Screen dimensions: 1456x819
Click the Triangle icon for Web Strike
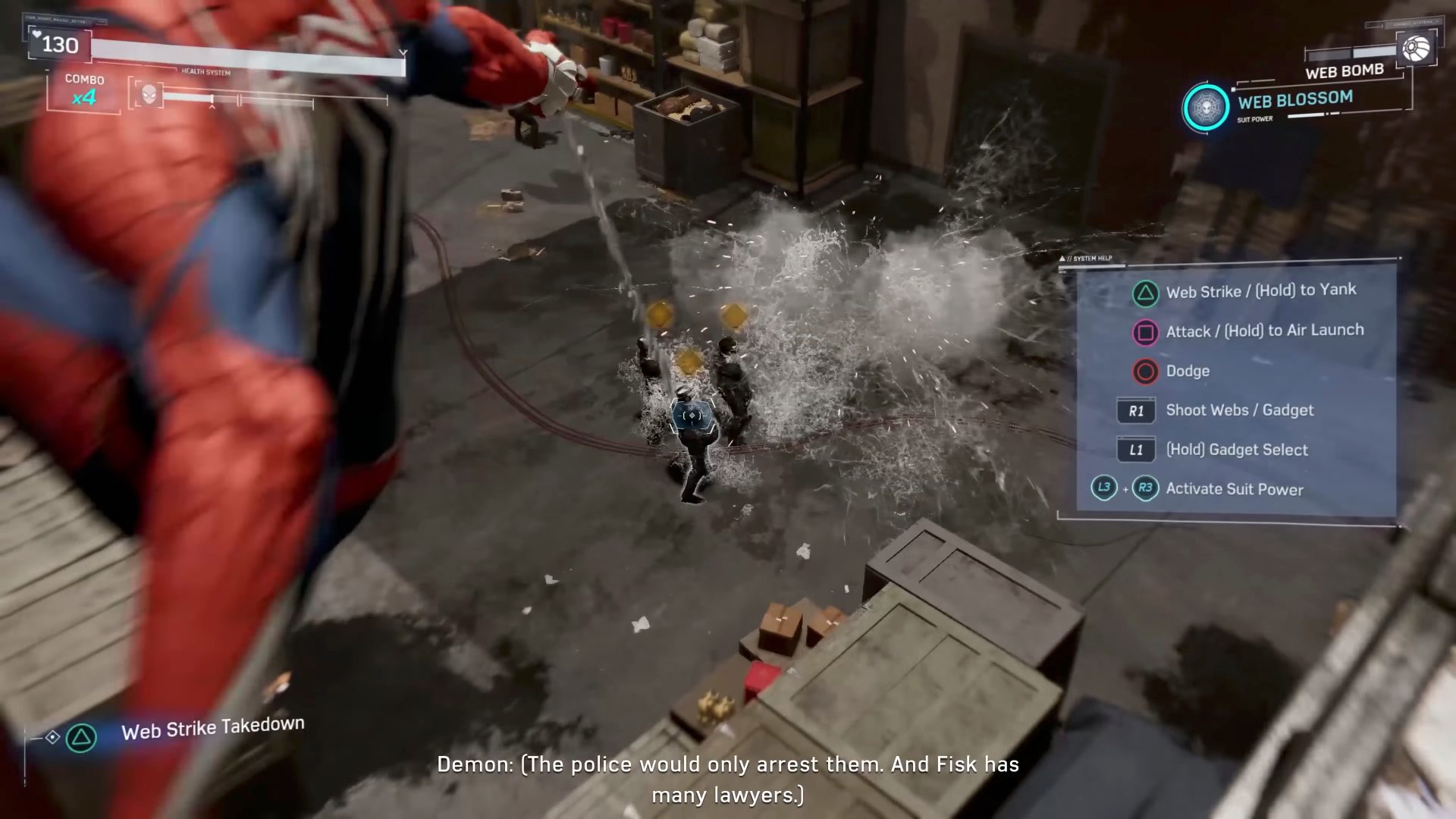pyautogui.click(x=1145, y=293)
